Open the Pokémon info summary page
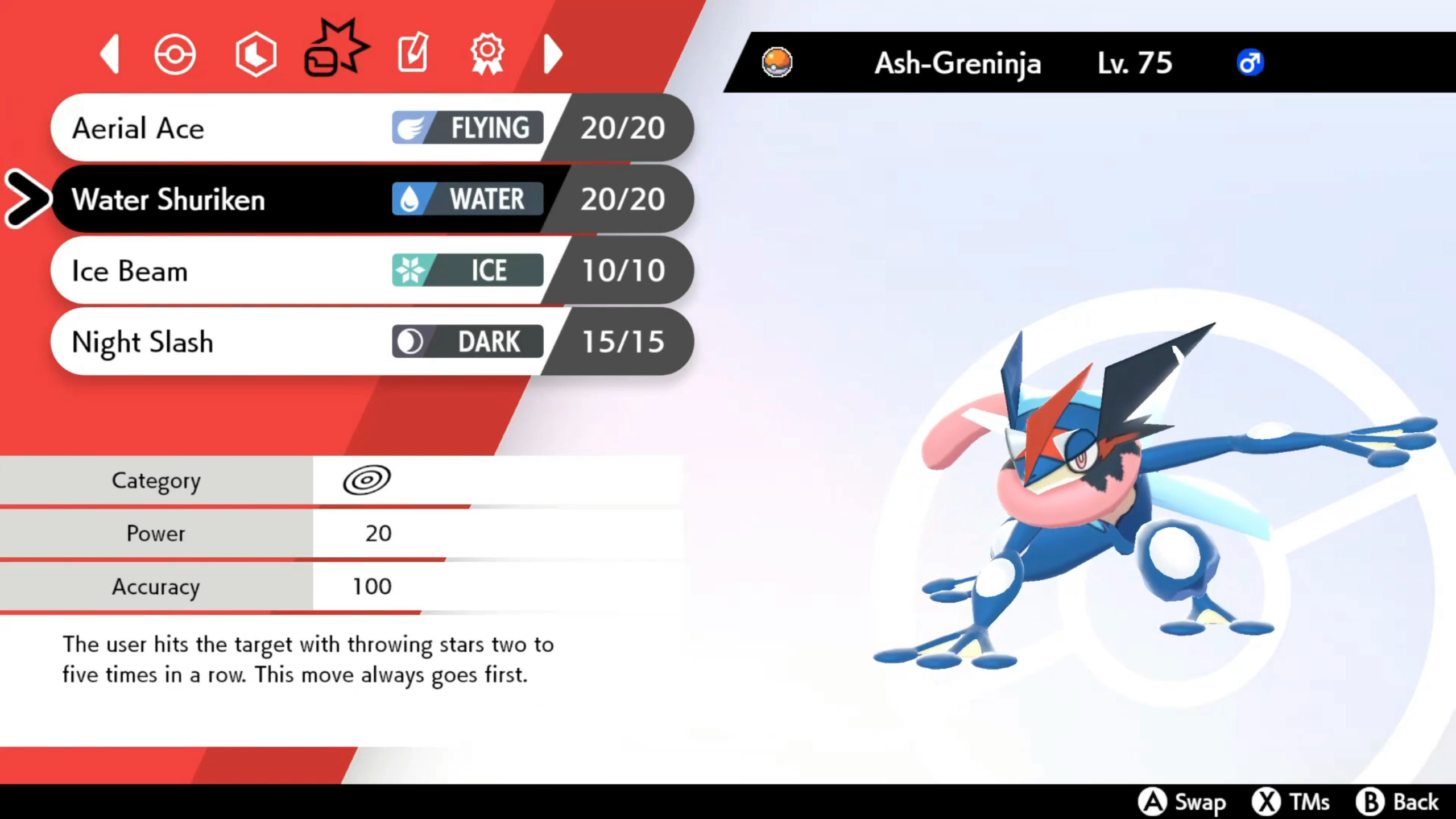The image size is (1456, 819). point(175,53)
